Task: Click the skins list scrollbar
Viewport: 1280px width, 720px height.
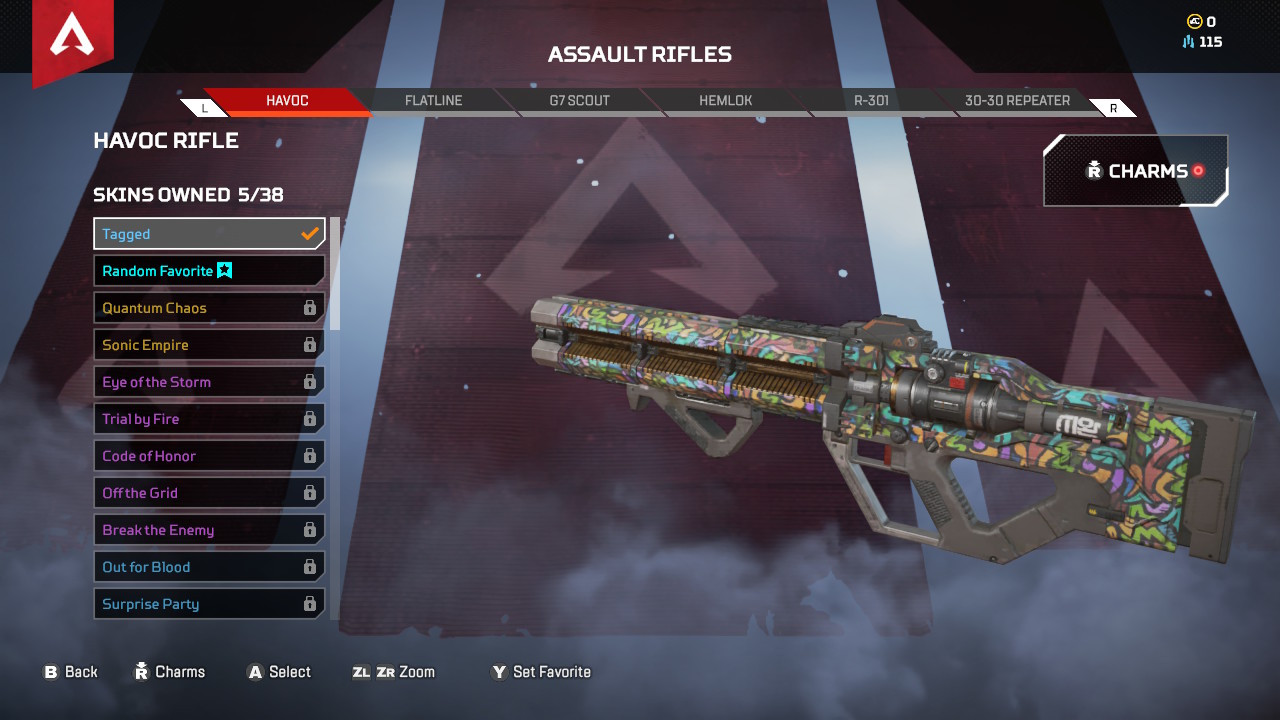Action: (x=335, y=274)
